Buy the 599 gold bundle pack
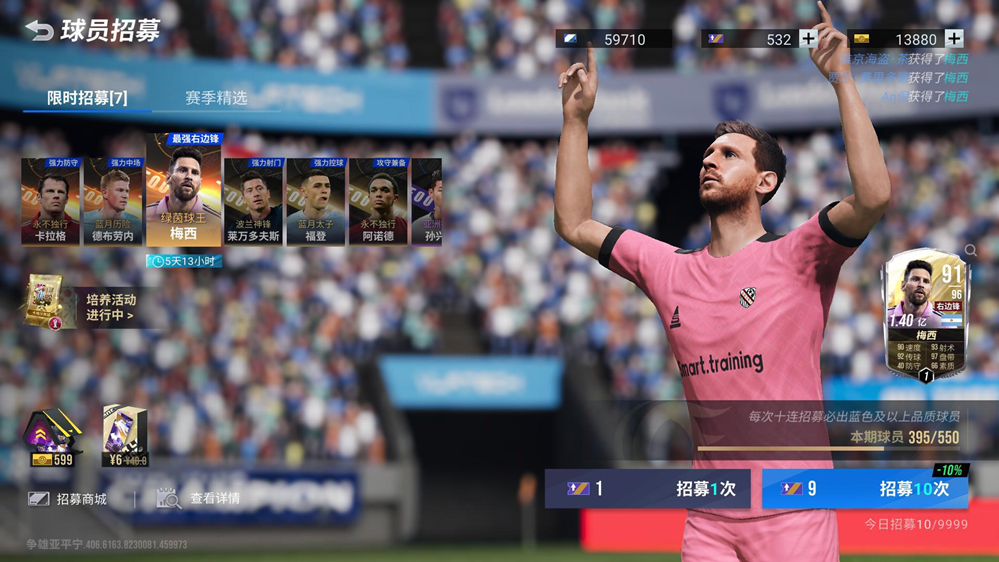Image resolution: width=999 pixels, height=562 pixels. pyautogui.click(x=52, y=438)
